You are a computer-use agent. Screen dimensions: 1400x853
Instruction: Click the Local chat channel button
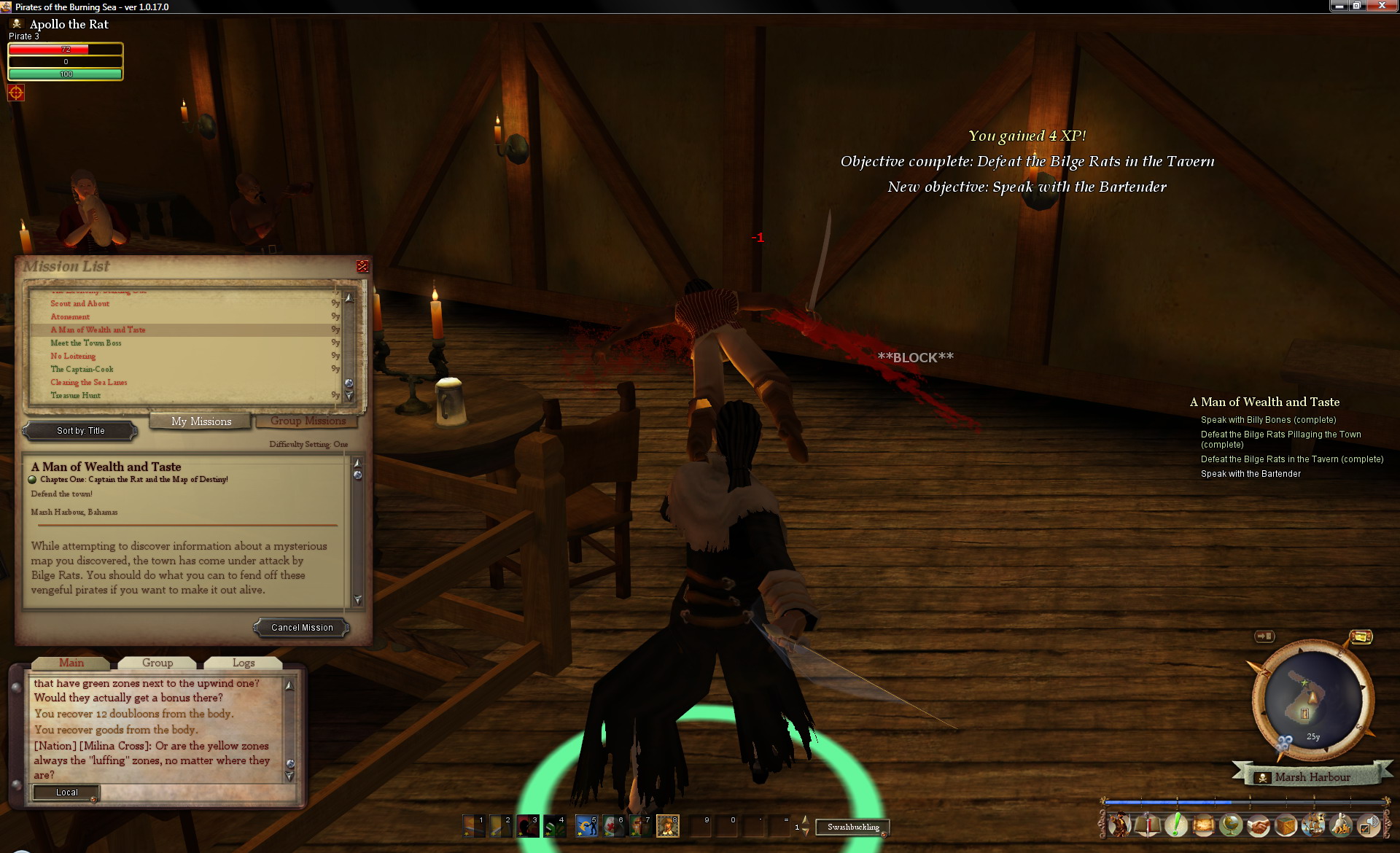click(66, 792)
